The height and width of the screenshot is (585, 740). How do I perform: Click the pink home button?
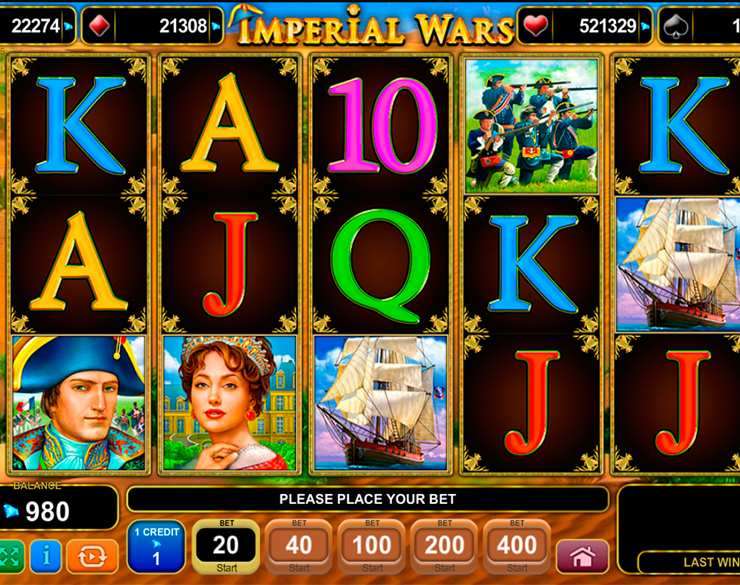pos(583,556)
